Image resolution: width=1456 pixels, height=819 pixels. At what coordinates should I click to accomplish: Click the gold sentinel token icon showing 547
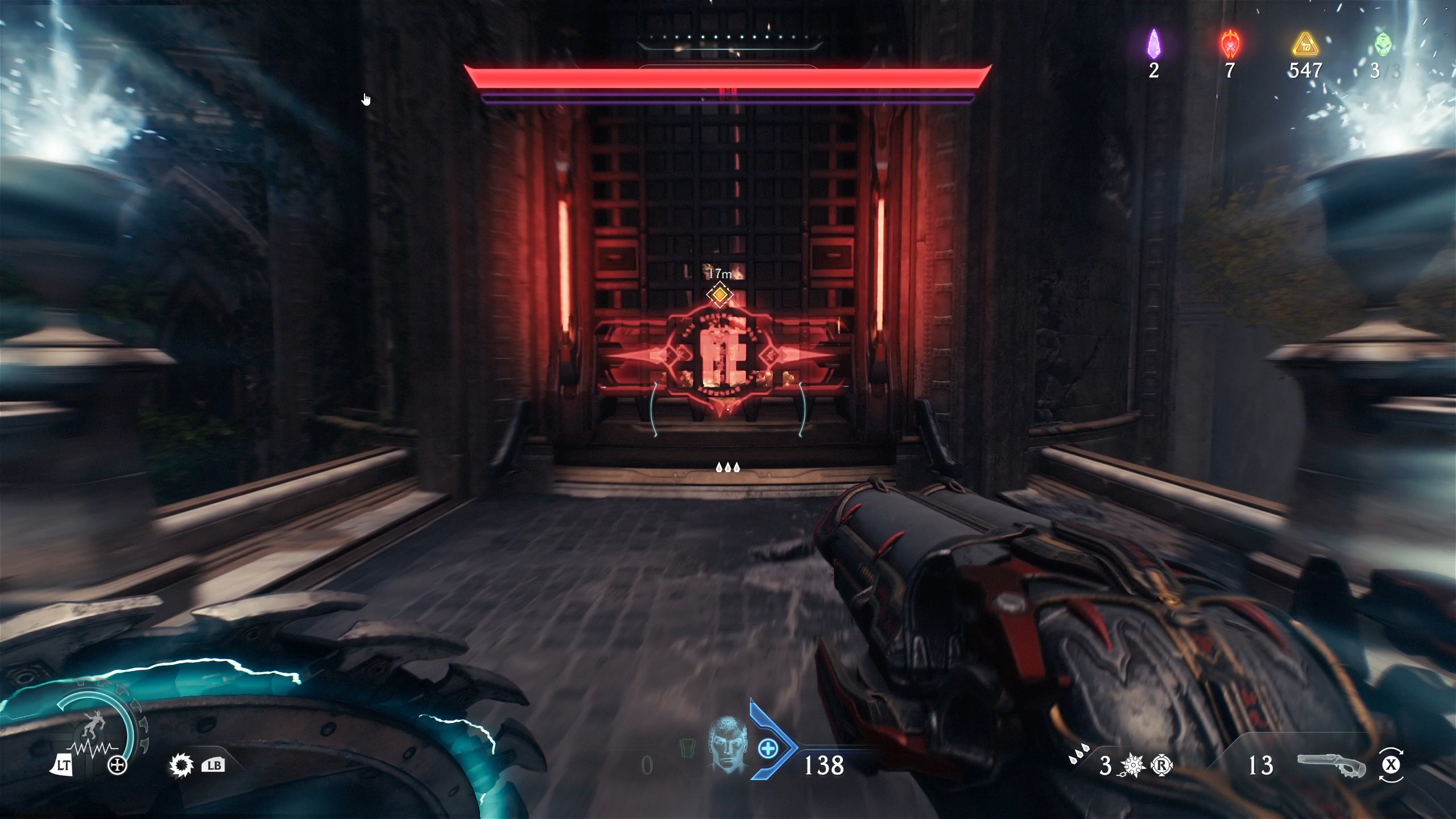pos(1306,45)
